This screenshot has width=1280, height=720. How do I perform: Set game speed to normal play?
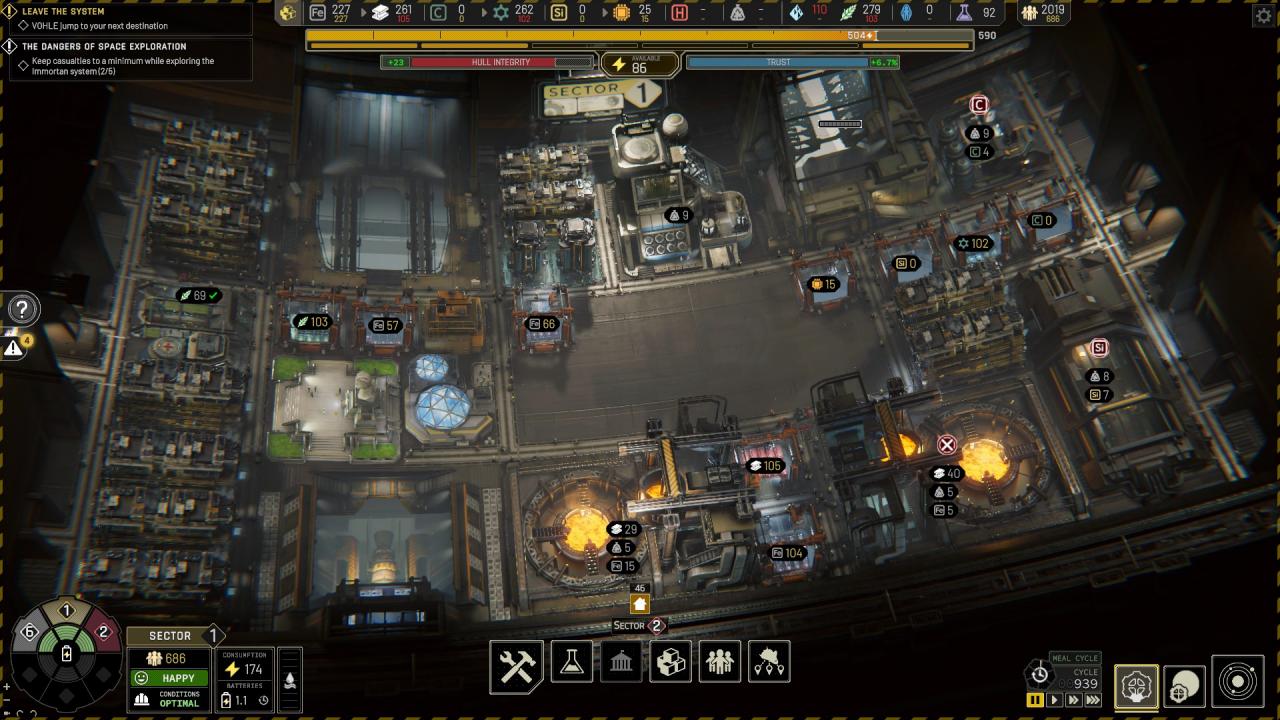pyautogui.click(x=1054, y=700)
